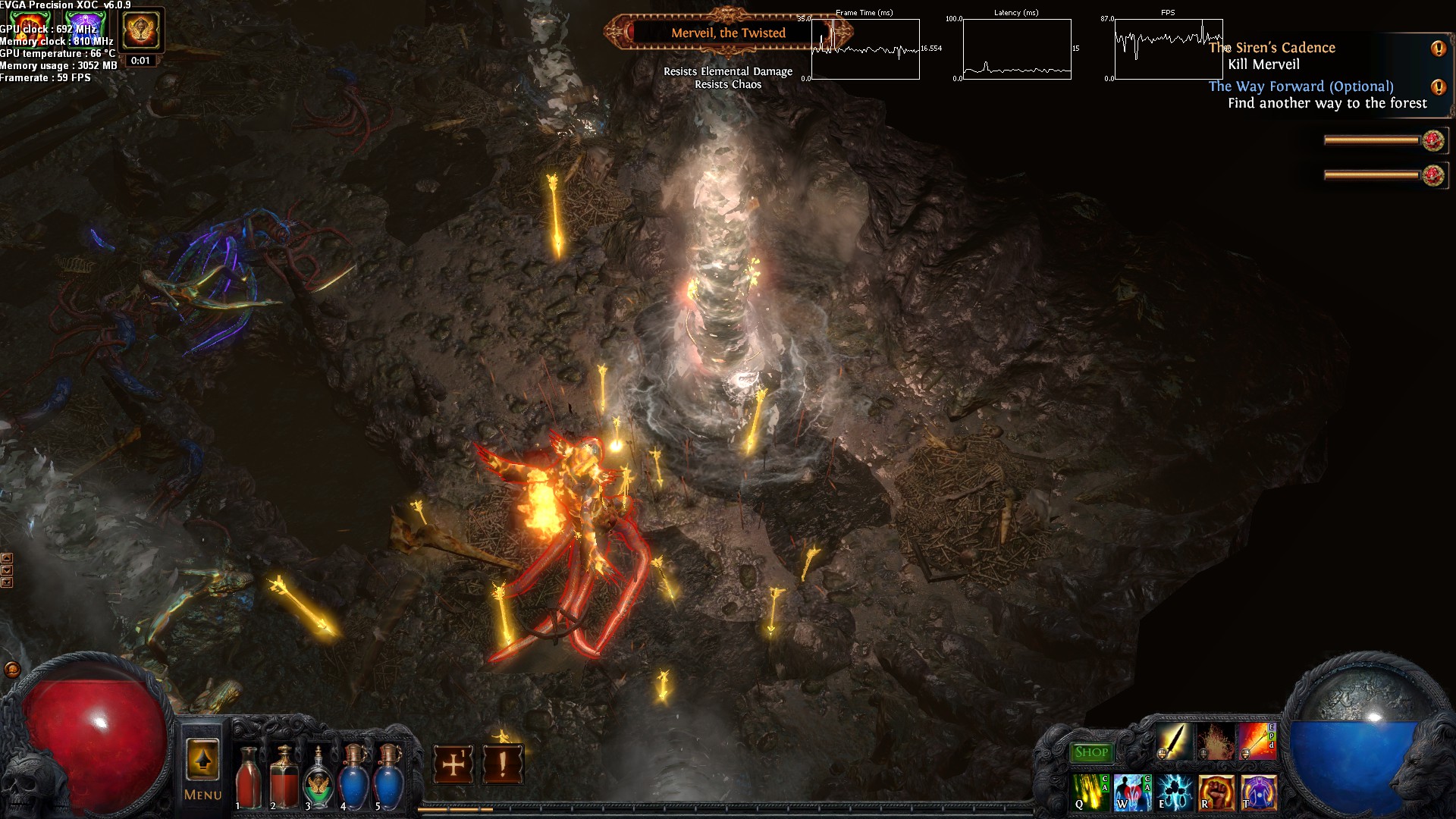1456x819 pixels.
Task: Use the mana flask in slot 5
Action: tap(388, 777)
